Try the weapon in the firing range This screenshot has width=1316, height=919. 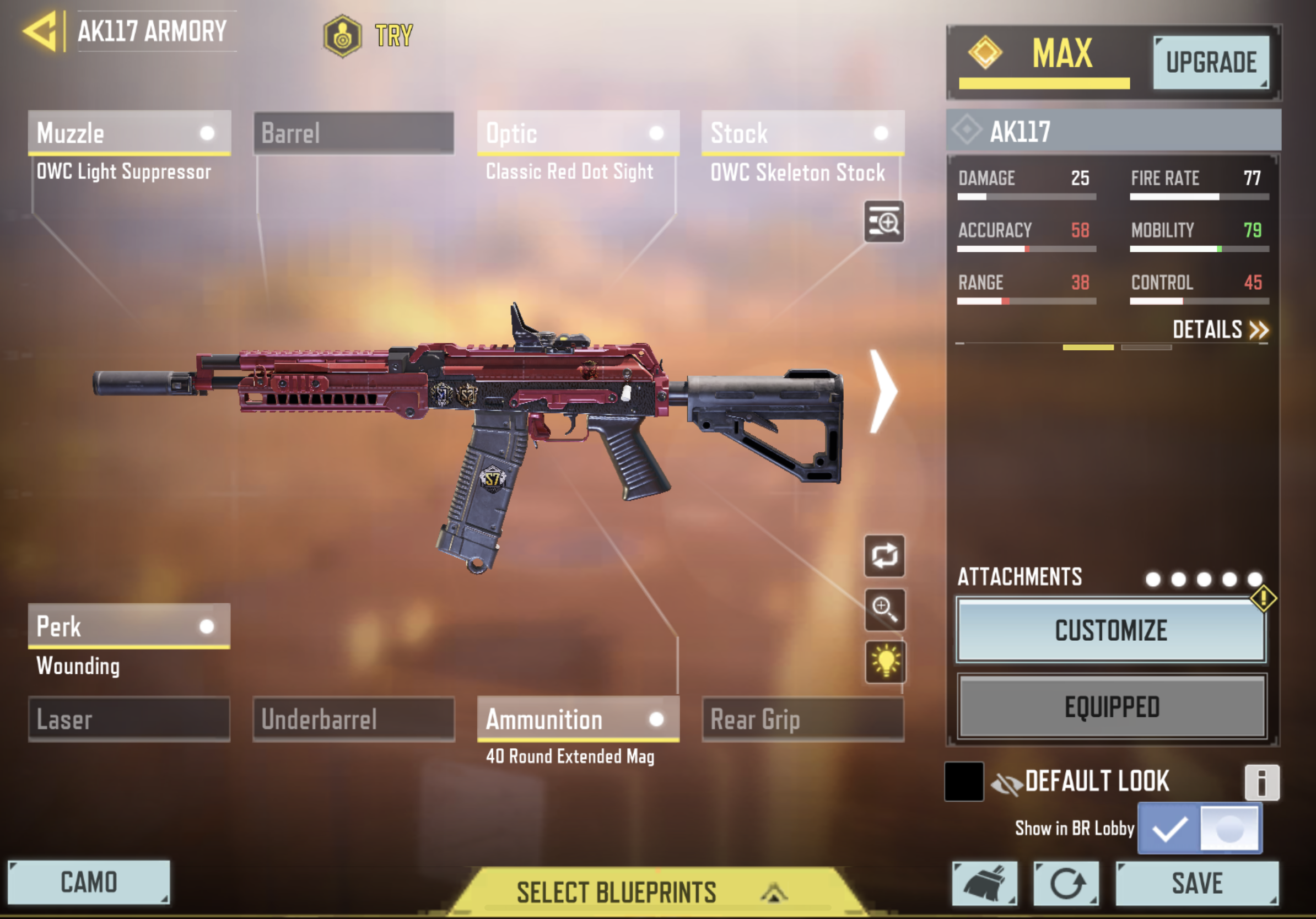[x=369, y=35]
